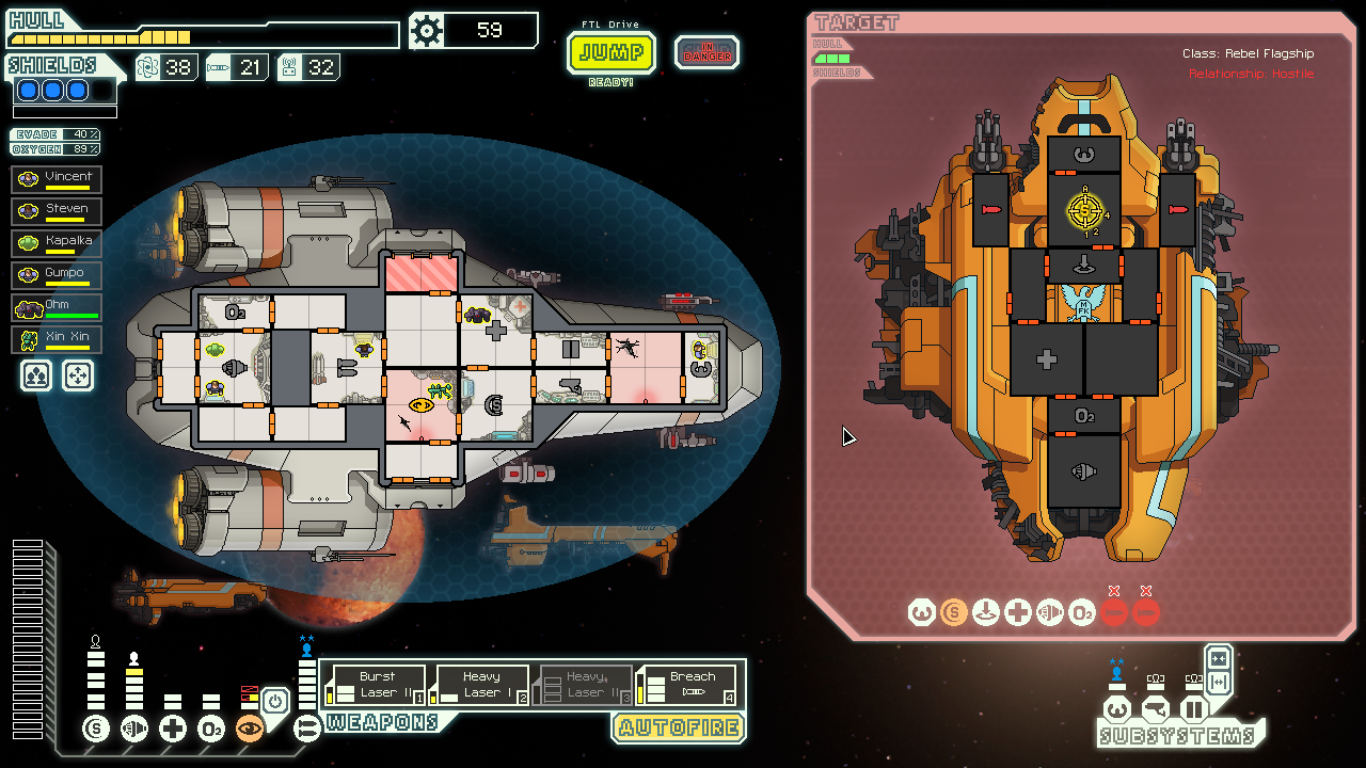Click the shields system icon
This screenshot has height=768, width=1366.
(x=96, y=729)
